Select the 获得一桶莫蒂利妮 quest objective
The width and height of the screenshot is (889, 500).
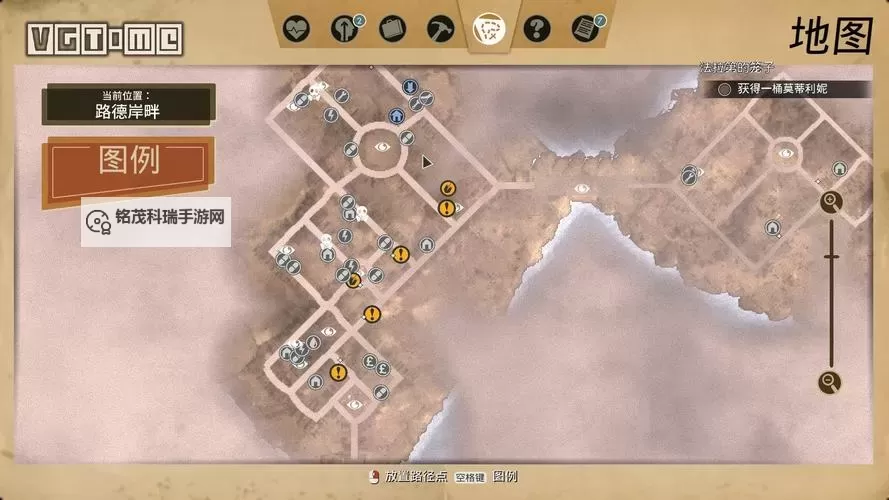[x=773, y=89]
